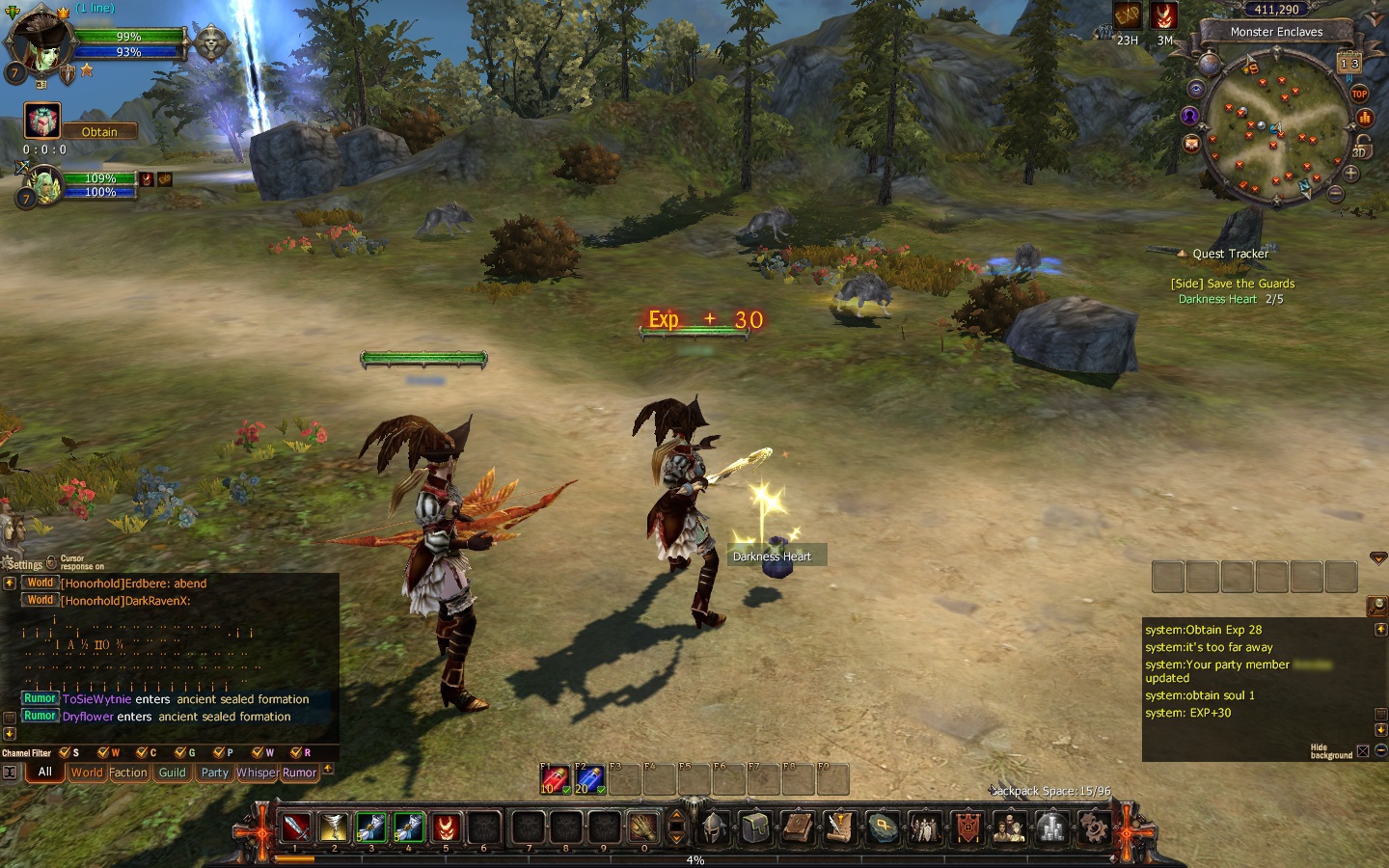
Task: Switch chat to the Whisper tab
Action: [257, 773]
